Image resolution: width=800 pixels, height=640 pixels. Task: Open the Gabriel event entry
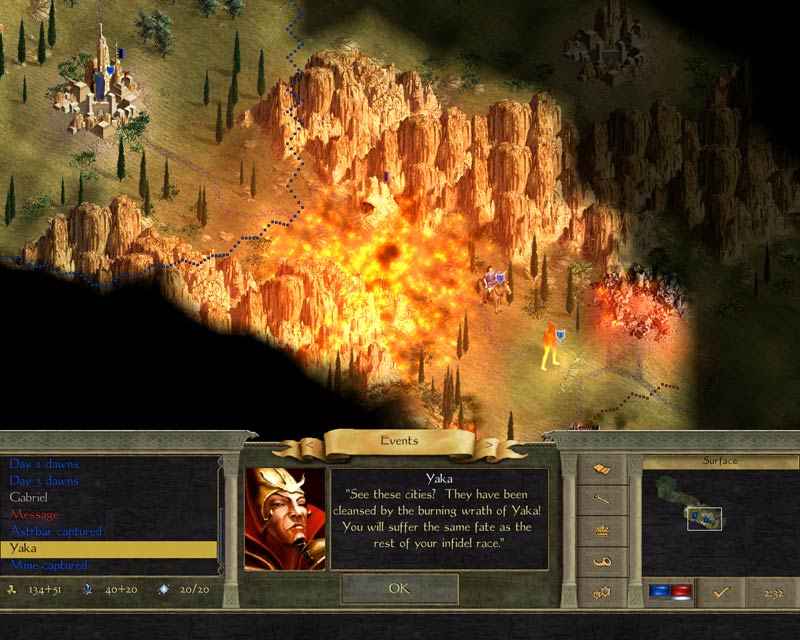point(28,497)
